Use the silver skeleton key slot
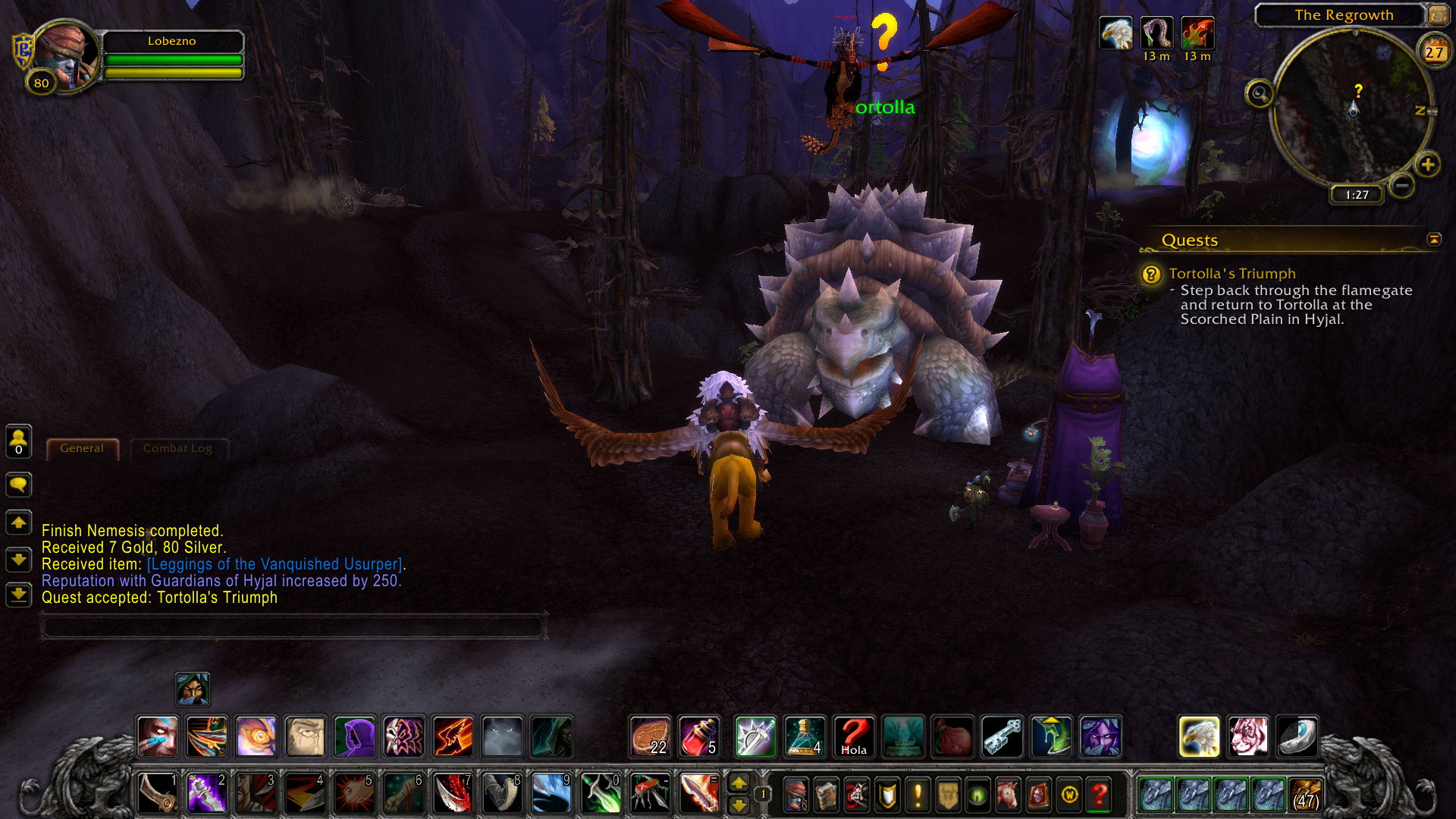Viewport: 1456px width, 819px height. click(x=1002, y=736)
